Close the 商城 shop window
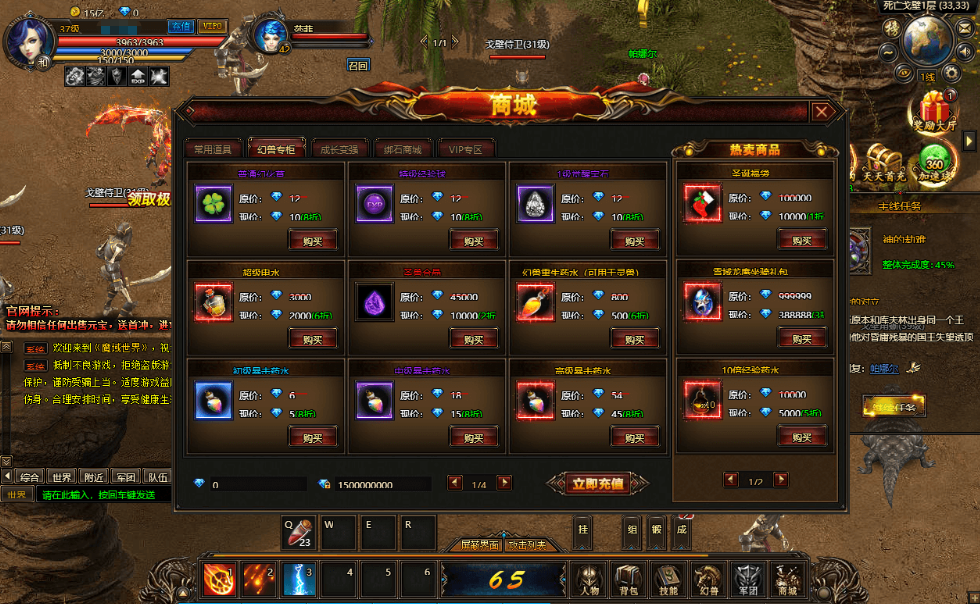Image resolution: width=980 pixels, height=604 pixels. click(x=821, y=112)
